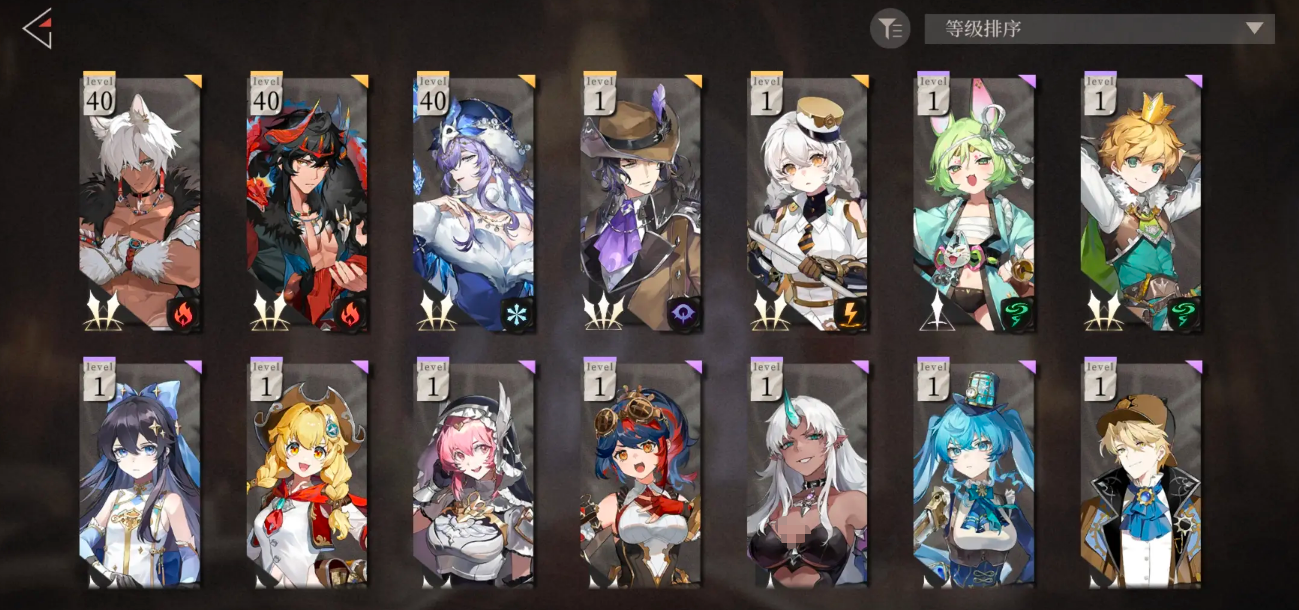Select the goggles-wearing blue-red haired character
1299x610 pixels.
641,475
